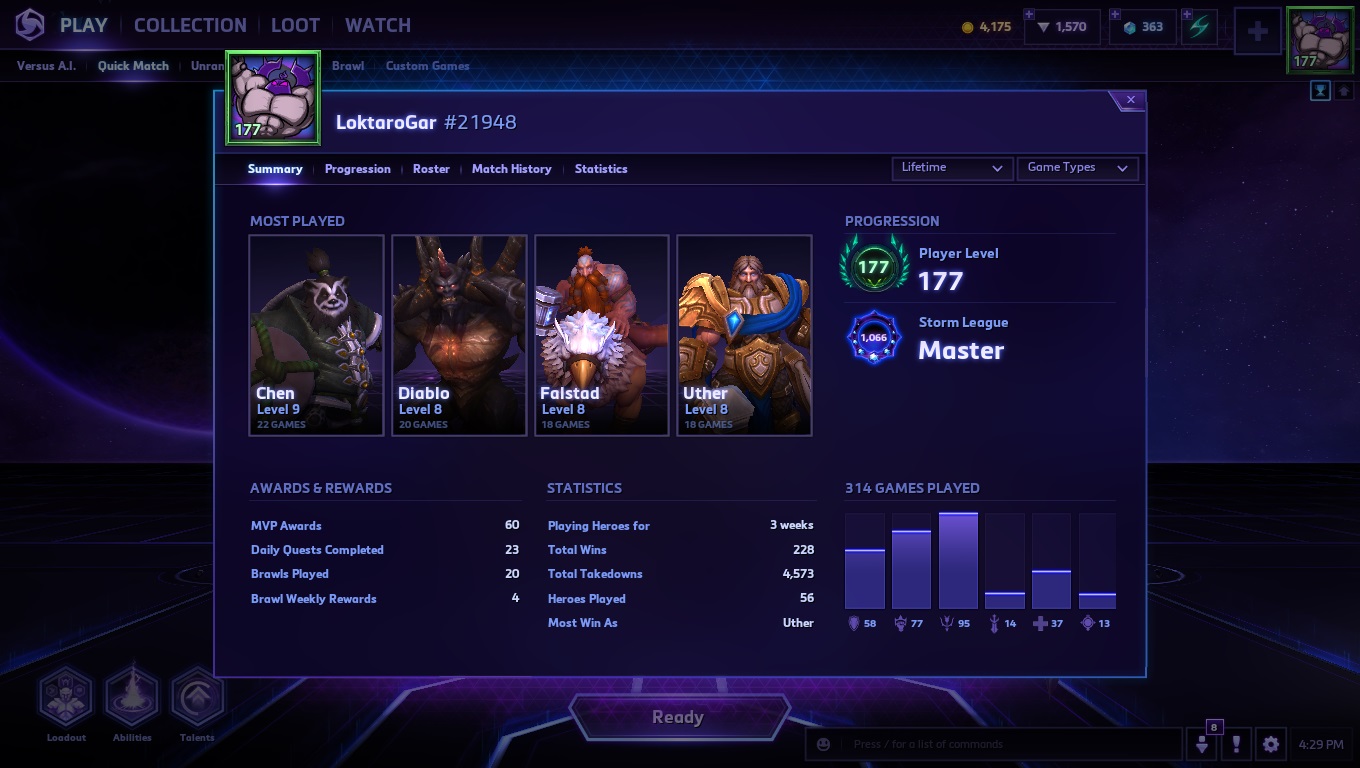Select the Chen most played card

click(x=316, y=335)
